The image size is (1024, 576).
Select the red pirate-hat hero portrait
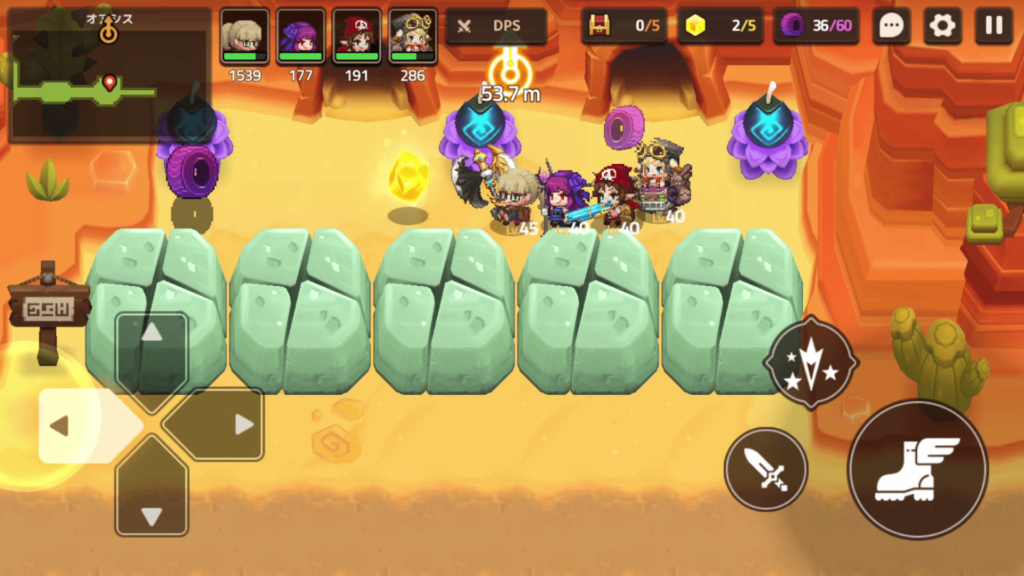(x=357, y=38)
